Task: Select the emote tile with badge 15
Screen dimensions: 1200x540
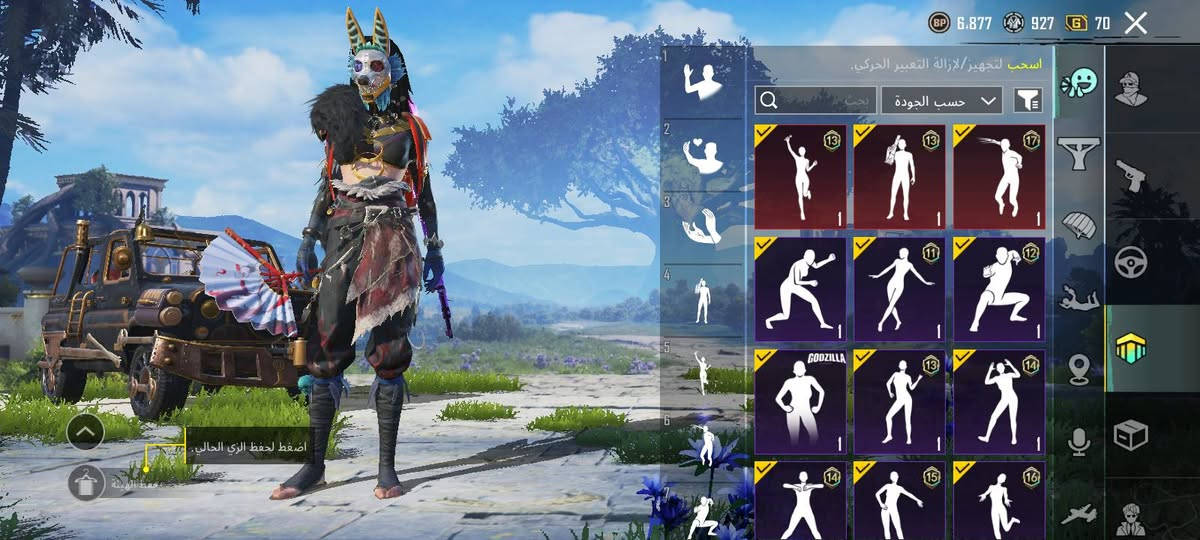Action: [899, 498]
